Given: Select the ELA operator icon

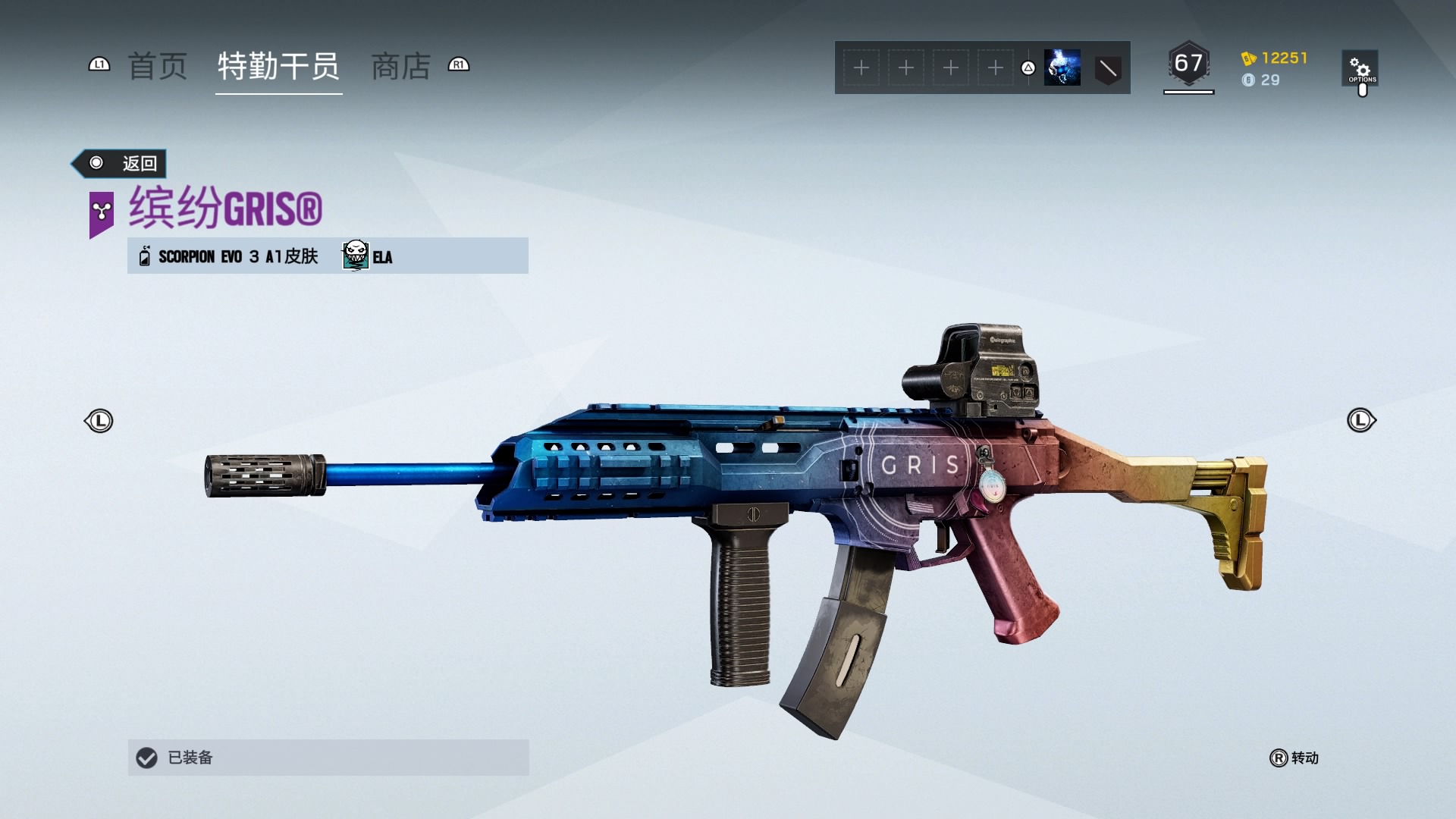Looking at the screenshot, I should [x=356, y=256].
